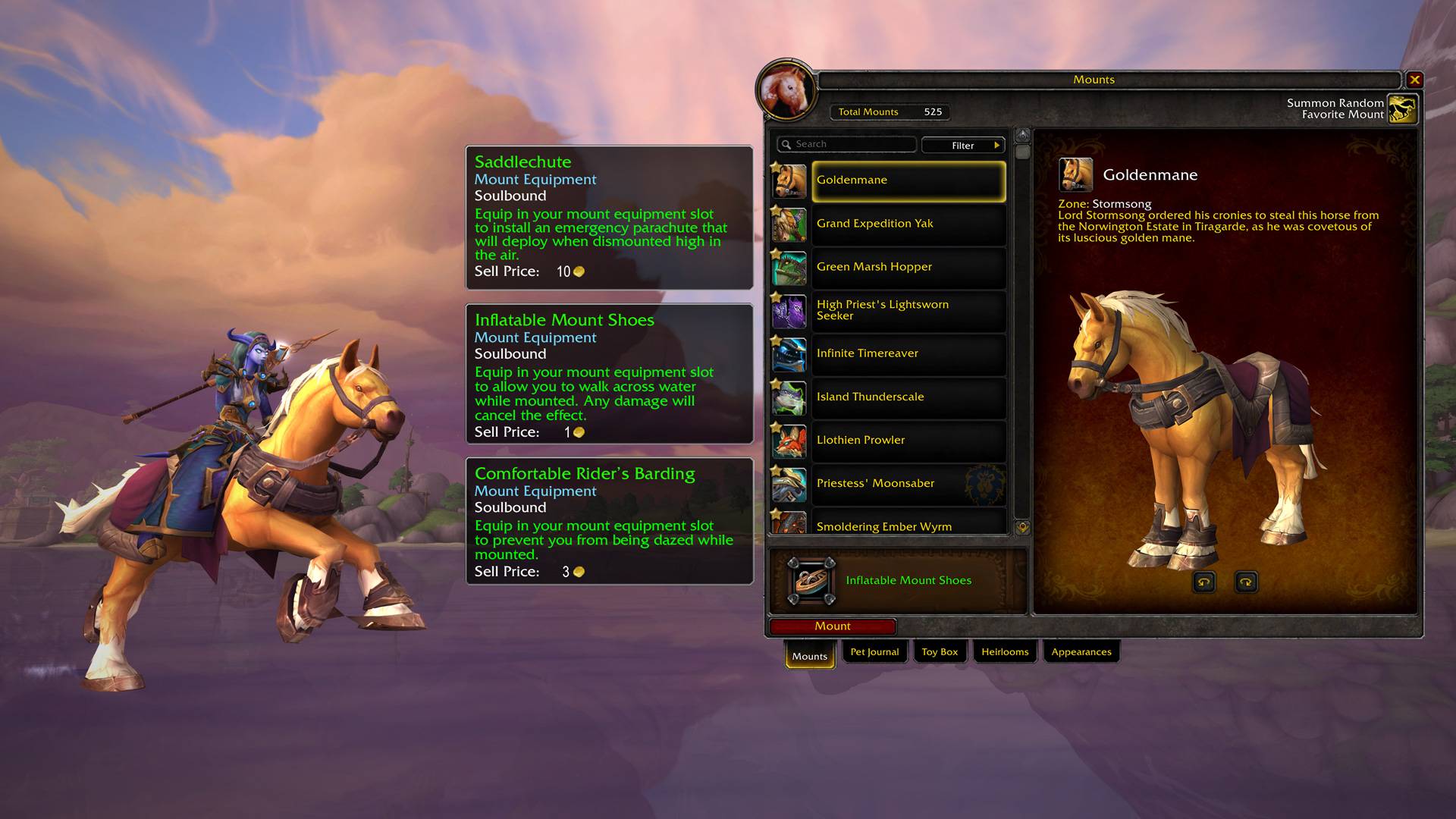
Task: Pick High Priest's Lightsworn Seeker mount
Action: click(908, 310)
